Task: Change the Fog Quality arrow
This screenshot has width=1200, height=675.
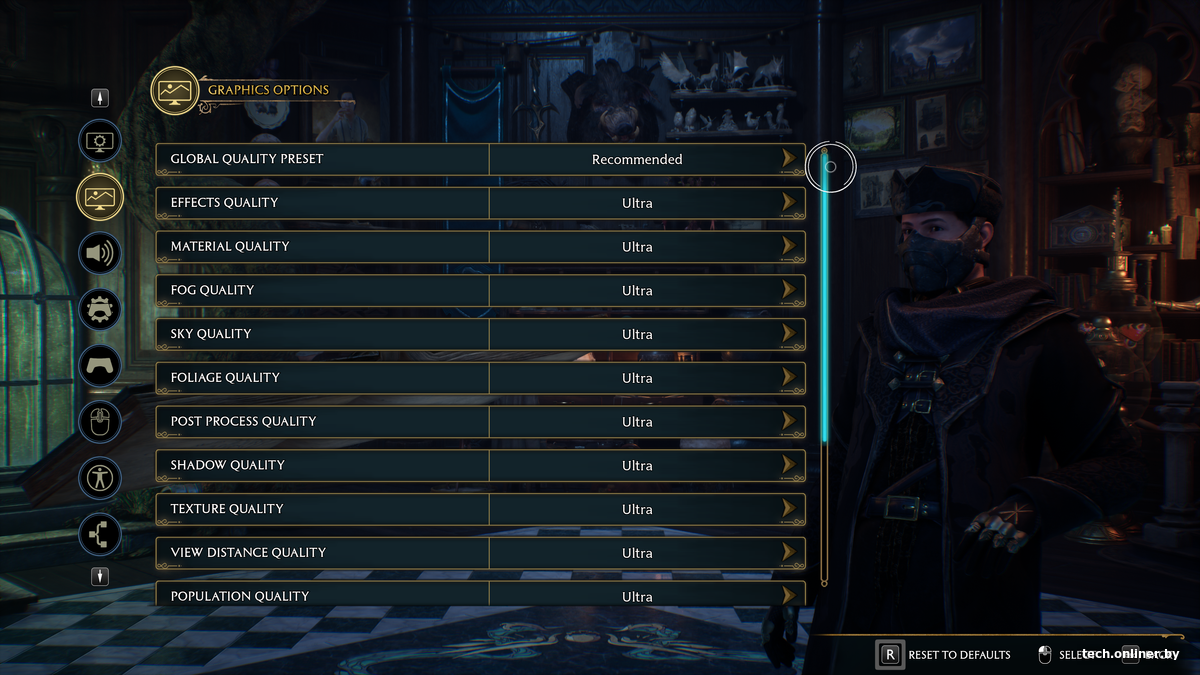Action: (x=790, y=291)
